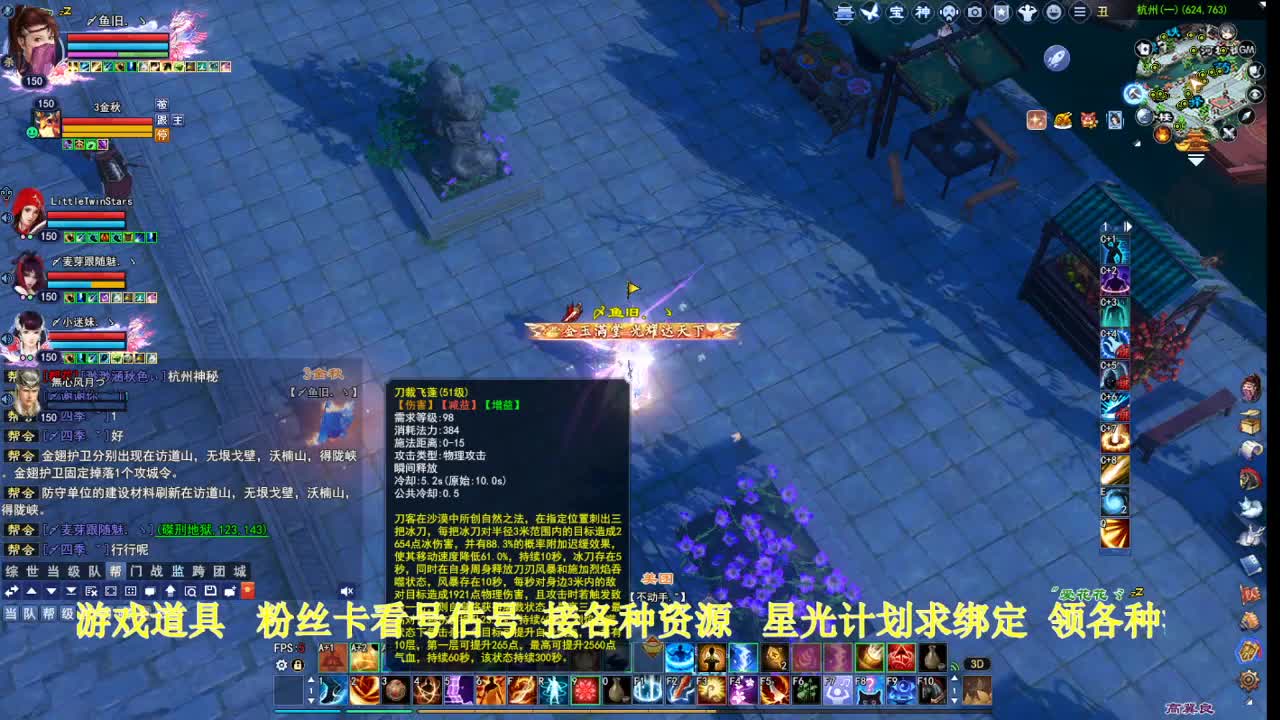This screenshot has width=1280, height=720.
Task: Toggle the 3D minimap view button
Action: point(978,663)
